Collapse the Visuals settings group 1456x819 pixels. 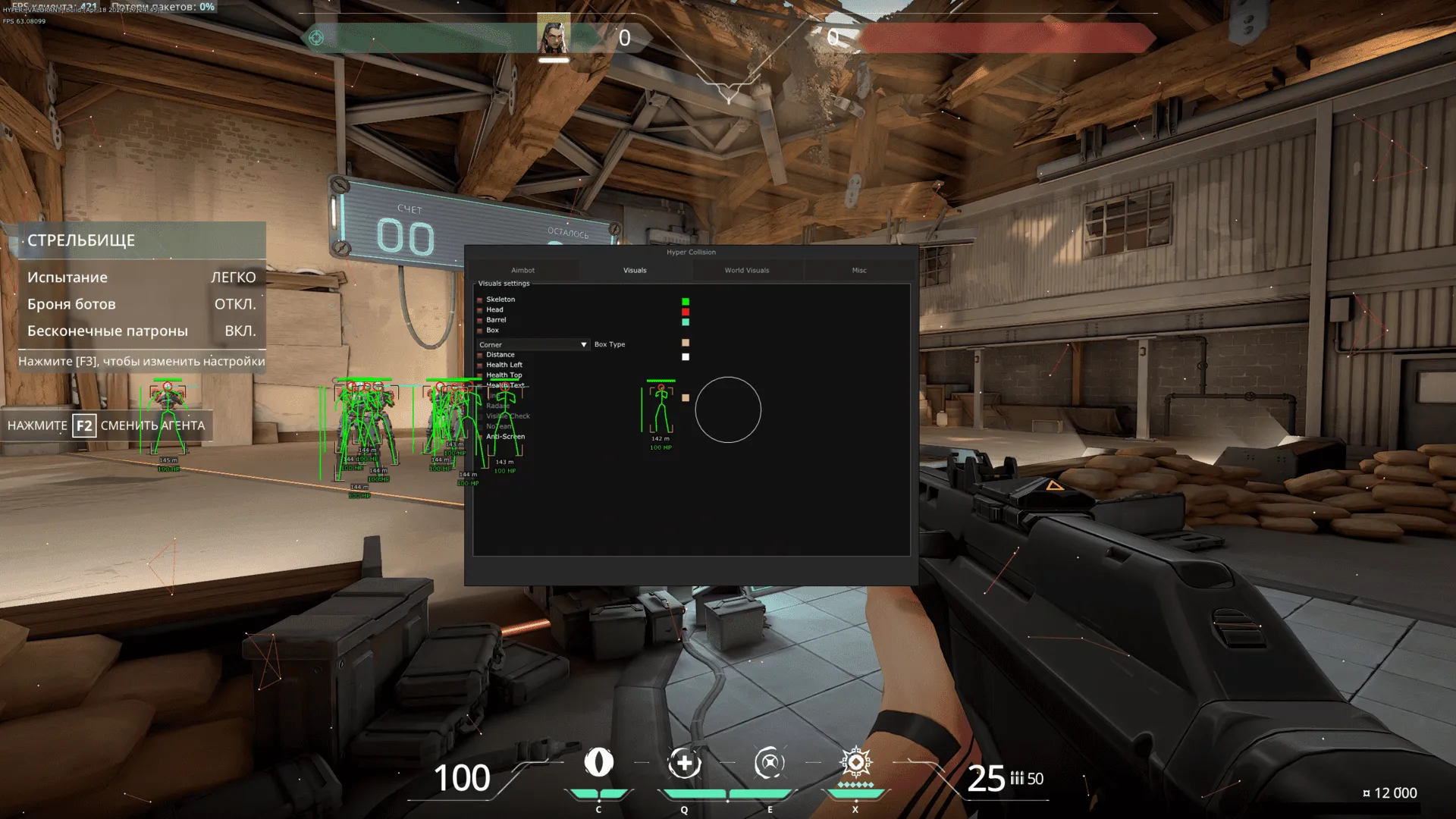pos(504,283)
